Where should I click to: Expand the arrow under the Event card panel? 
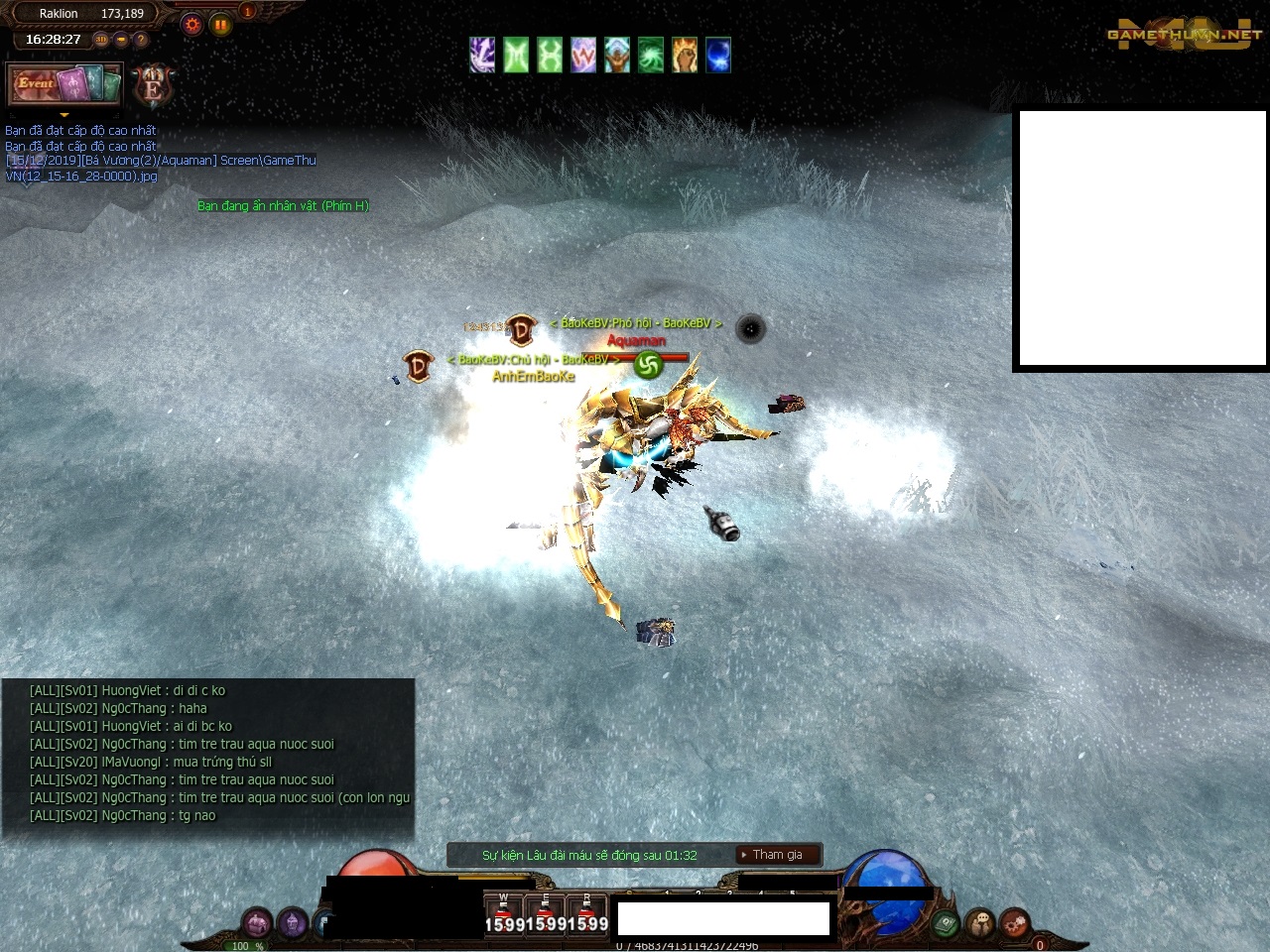tap(63, 115)
